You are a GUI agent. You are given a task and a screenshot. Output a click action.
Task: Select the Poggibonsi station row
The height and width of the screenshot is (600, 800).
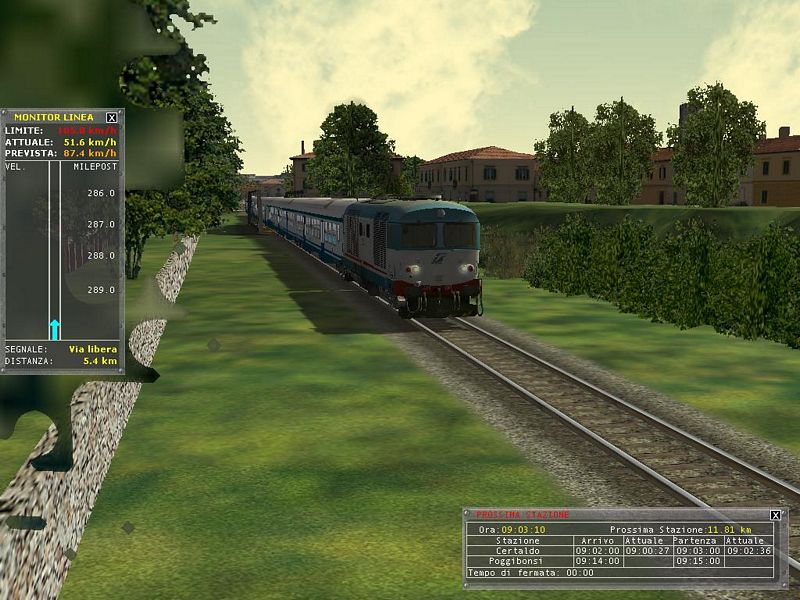[x=518, y=561]
